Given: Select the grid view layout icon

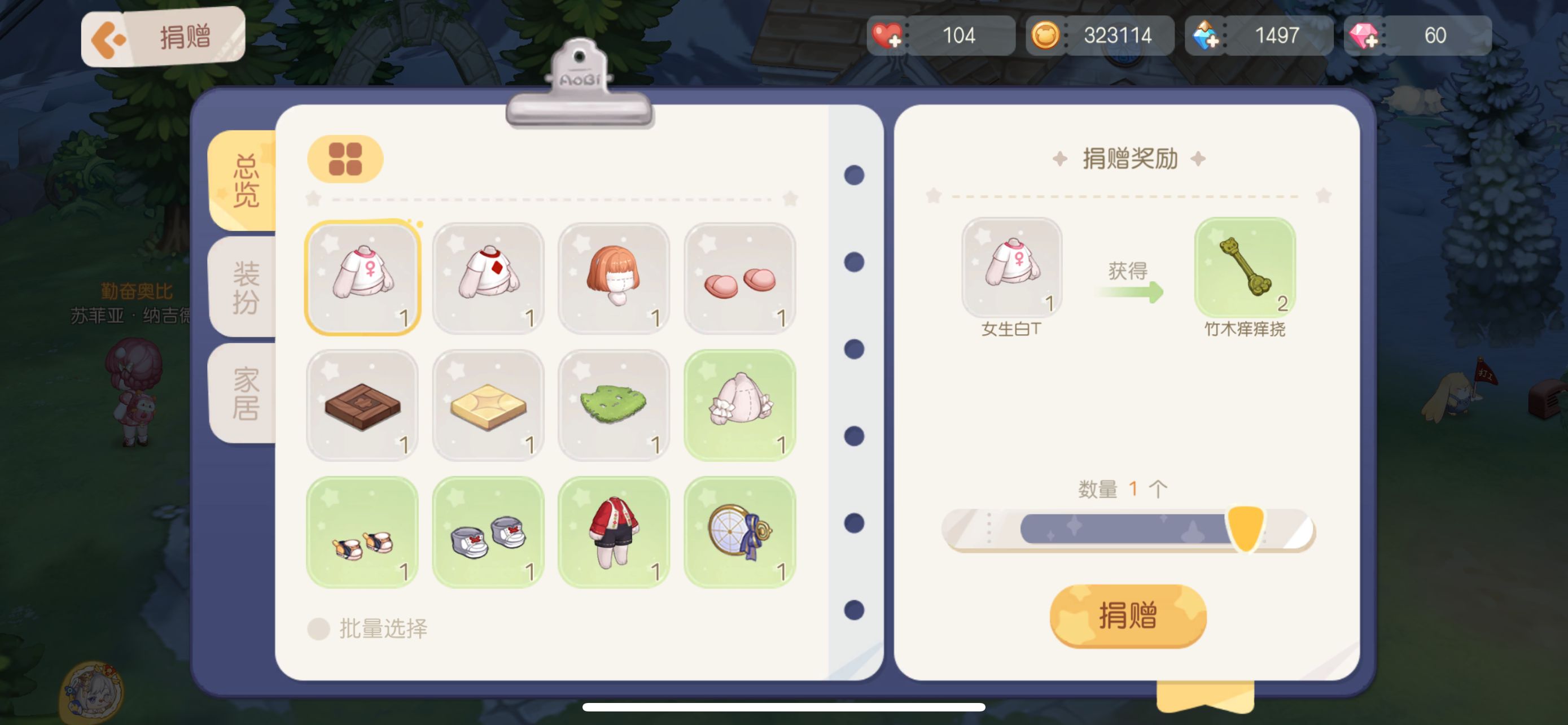Looking at the screenshot, I should [x=345, y=158].
